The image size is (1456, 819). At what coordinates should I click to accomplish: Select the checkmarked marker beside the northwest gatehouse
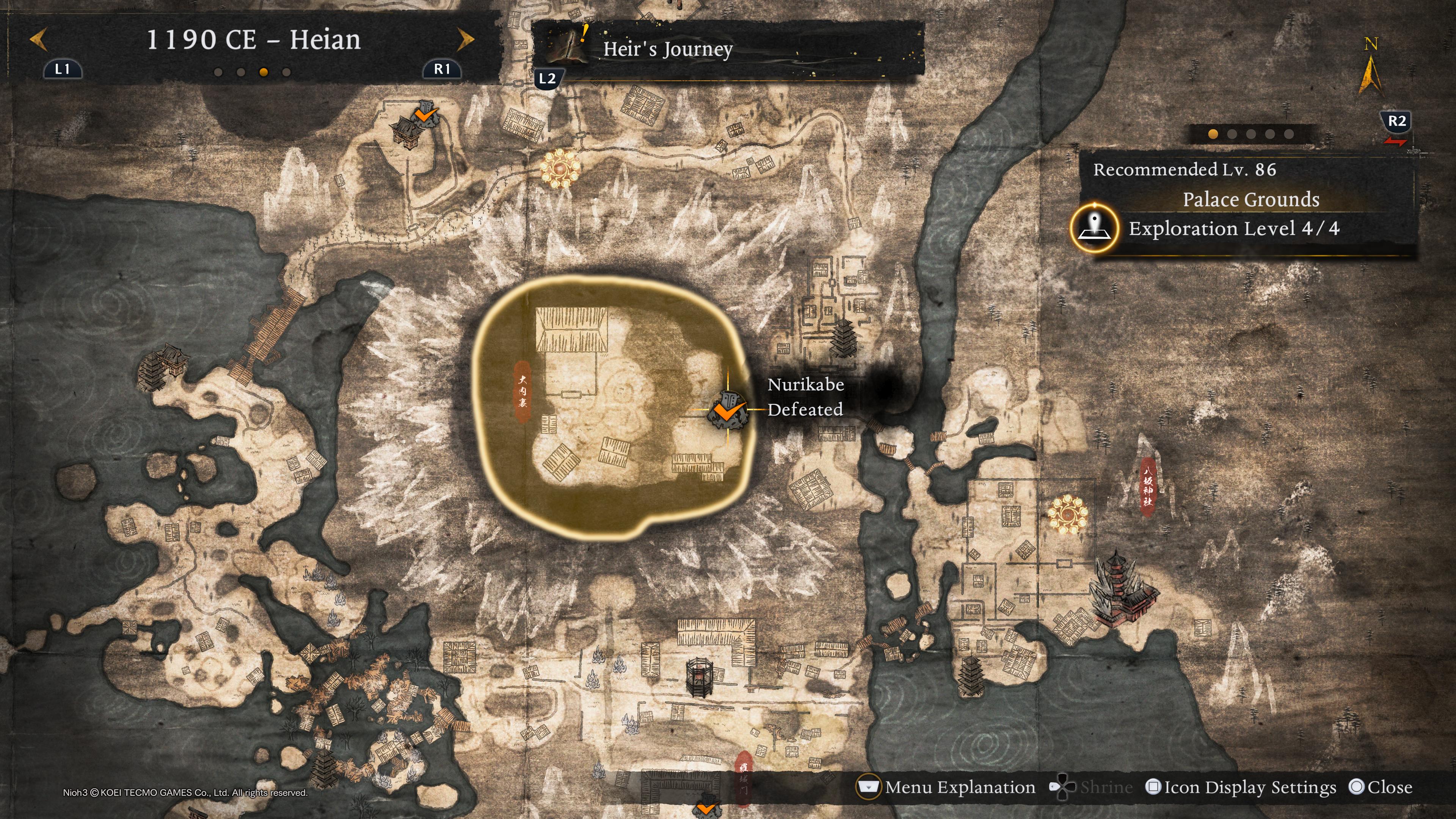click(x=425, y=115)
